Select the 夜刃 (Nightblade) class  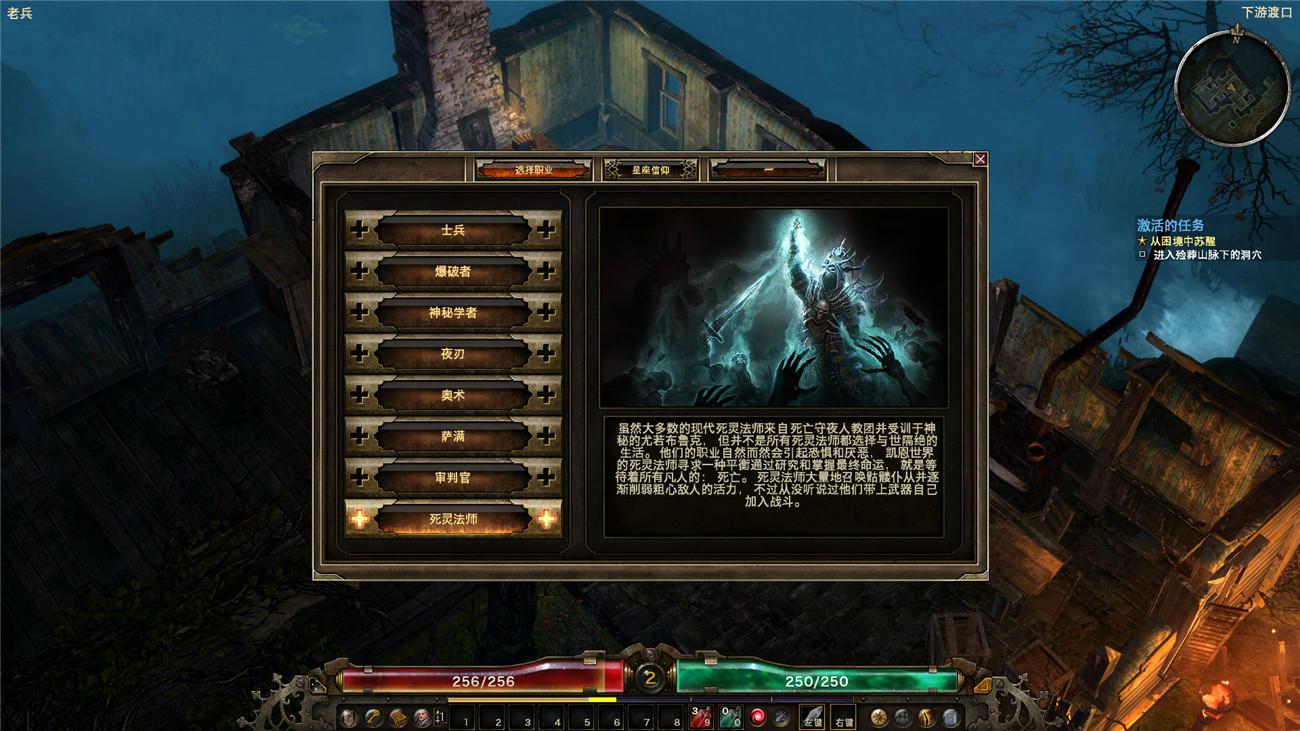453,354
